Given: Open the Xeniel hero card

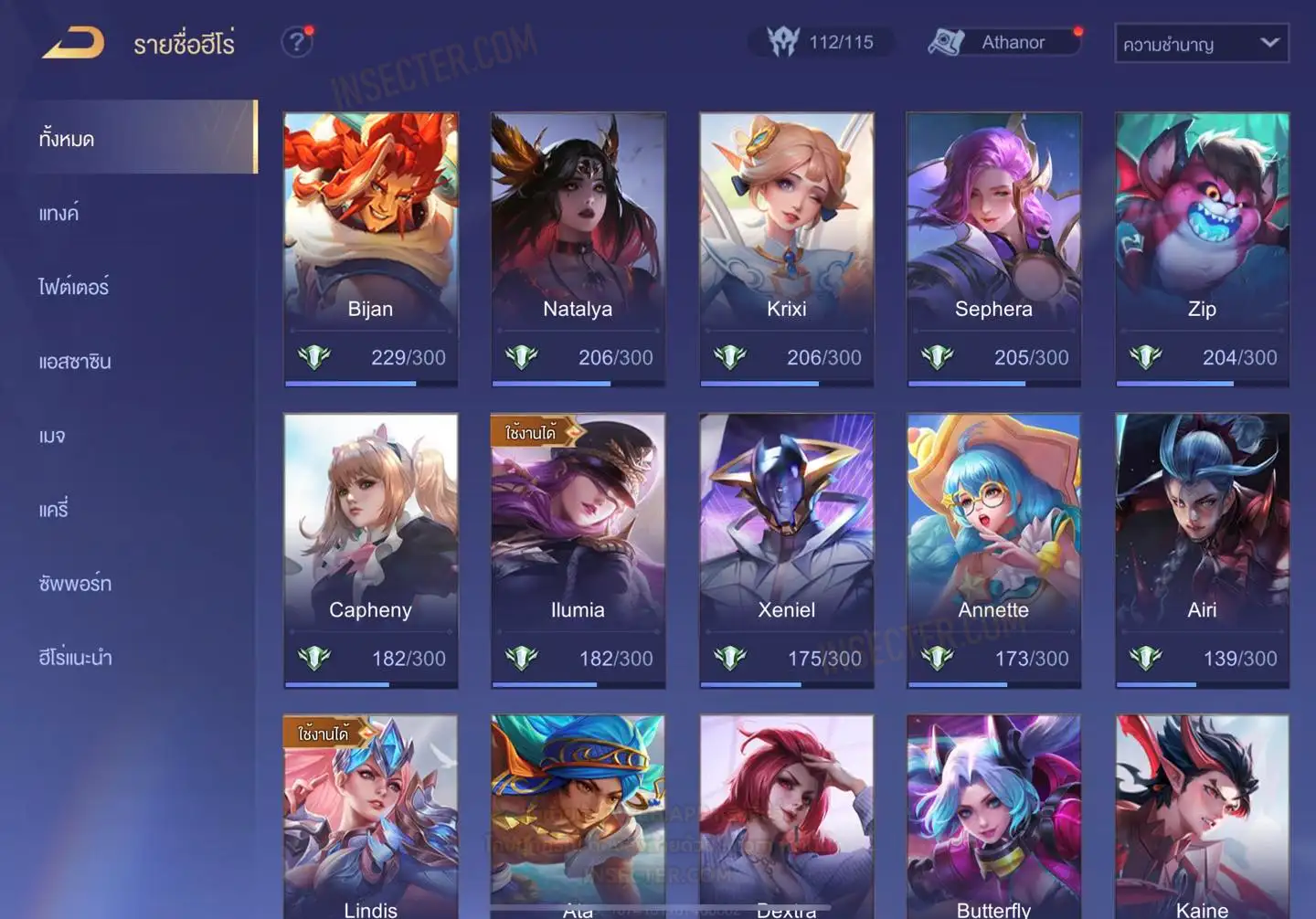Looking at the screenshot, I should click(x=786, y=548).
